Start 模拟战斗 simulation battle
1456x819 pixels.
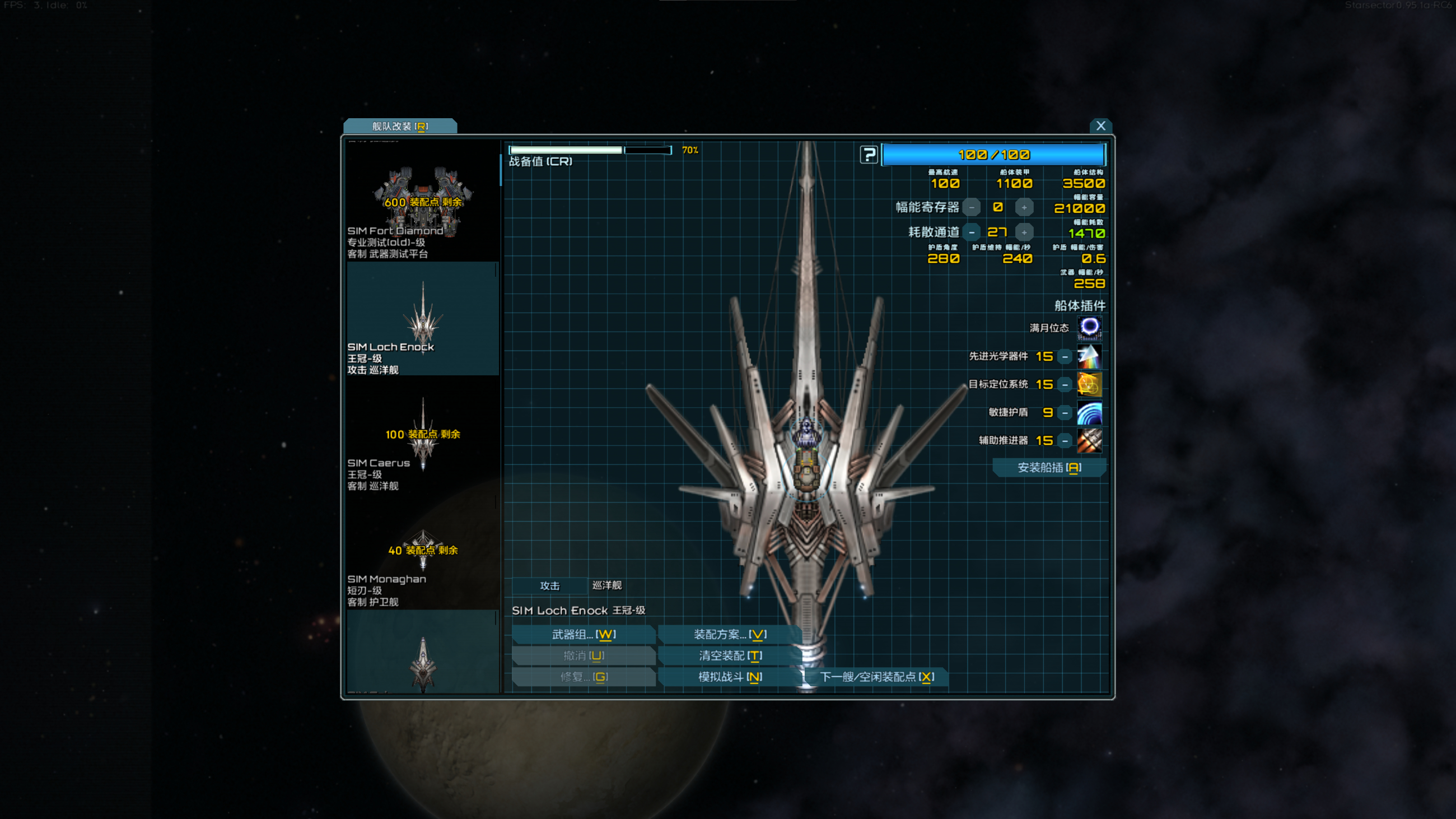(x=730, y=677)
